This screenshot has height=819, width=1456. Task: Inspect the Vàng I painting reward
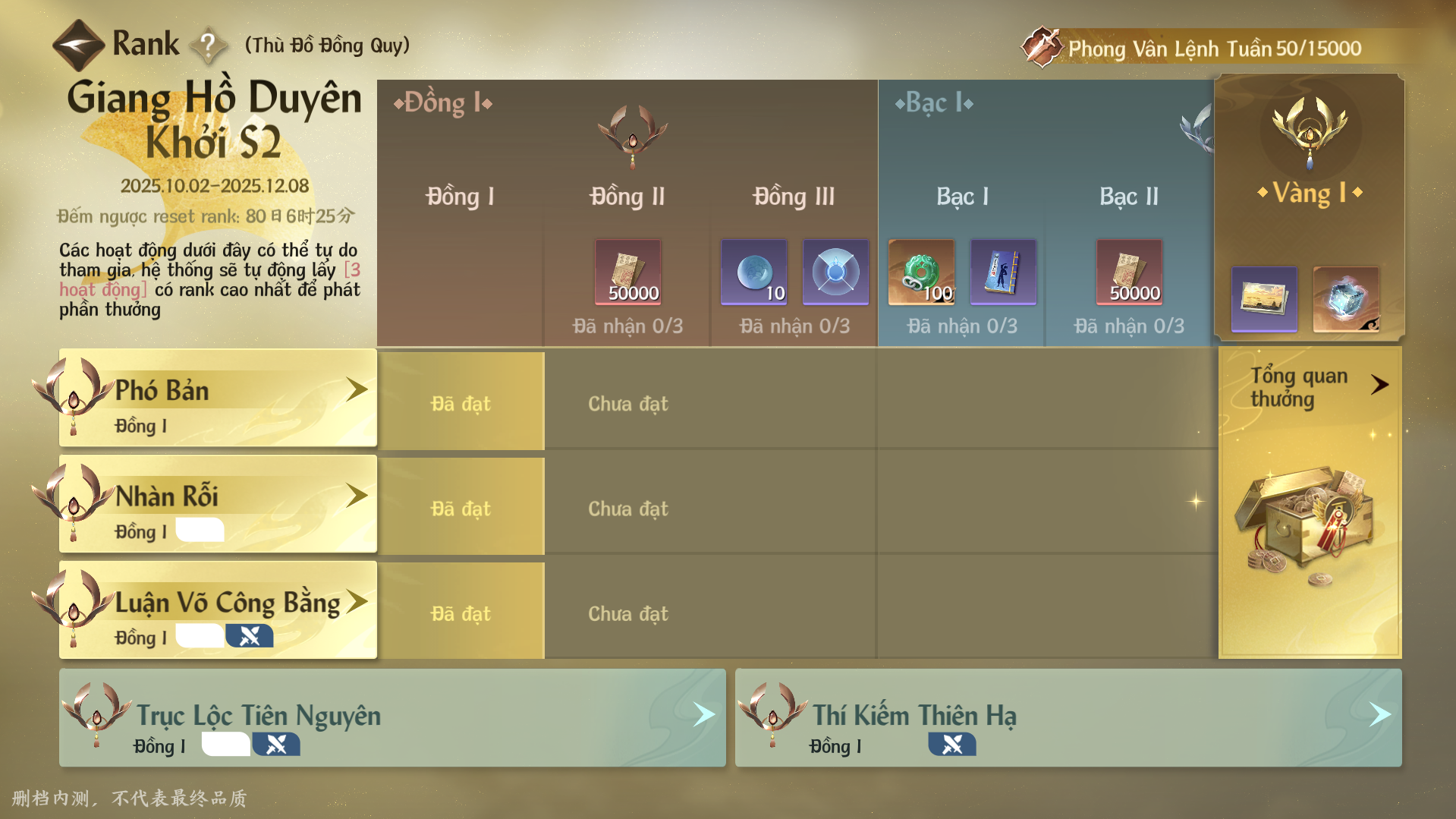point(1264,298)
